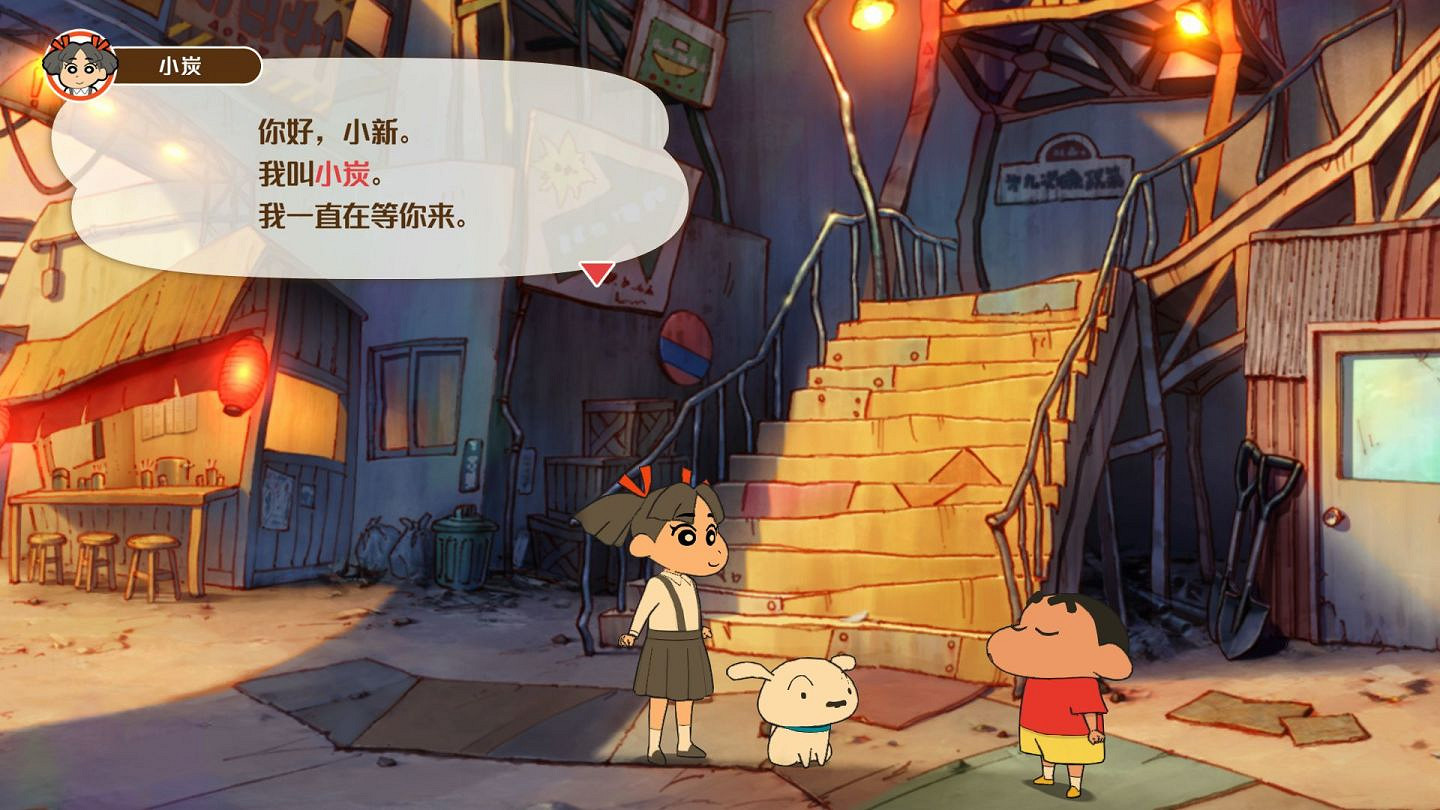Screen dimensions: 1440x810
Task: Click the speaker name plate reading 小炭
Action: coord(185,65)
